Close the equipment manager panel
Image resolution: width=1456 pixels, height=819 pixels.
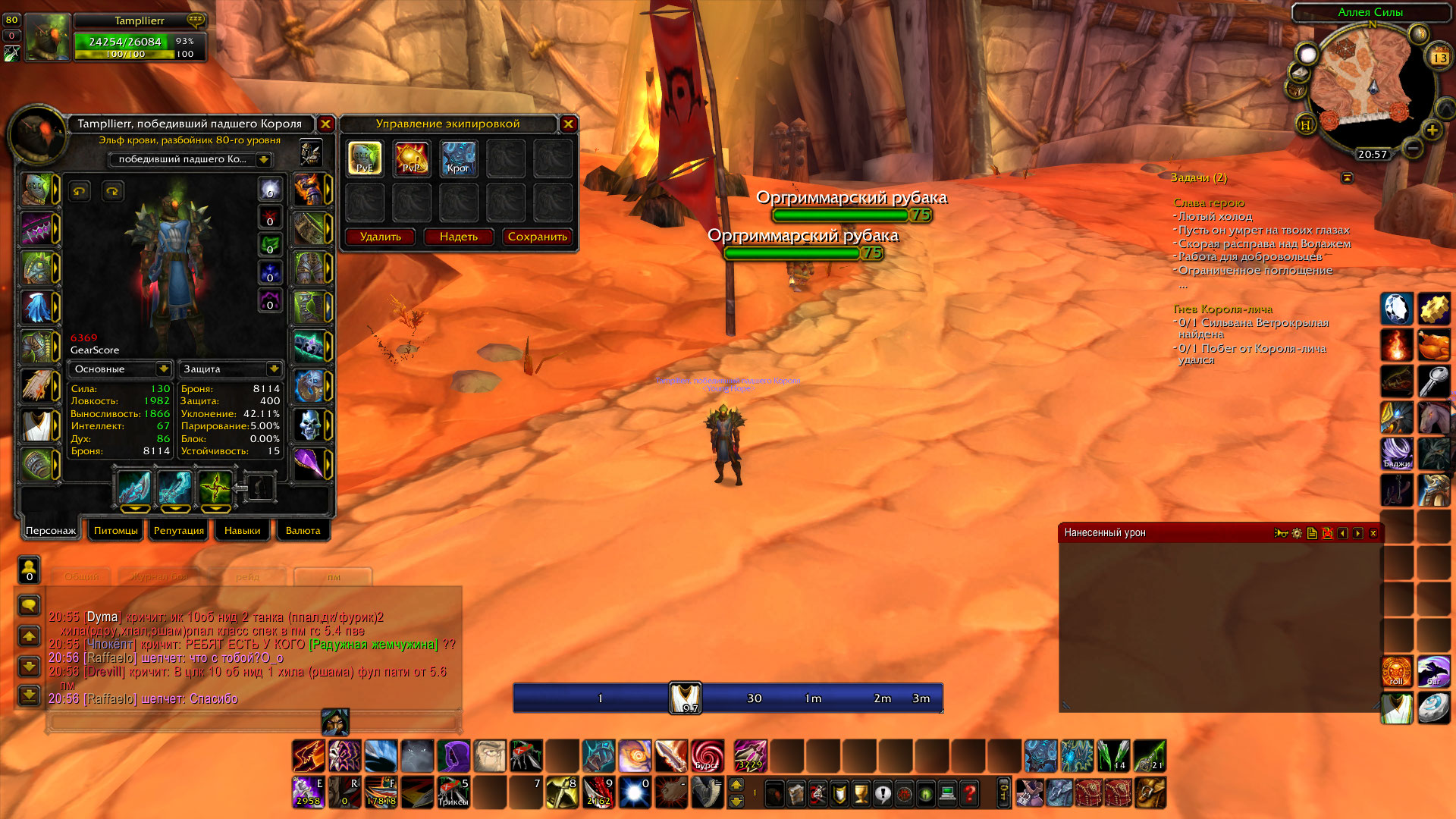pos(568,124)
